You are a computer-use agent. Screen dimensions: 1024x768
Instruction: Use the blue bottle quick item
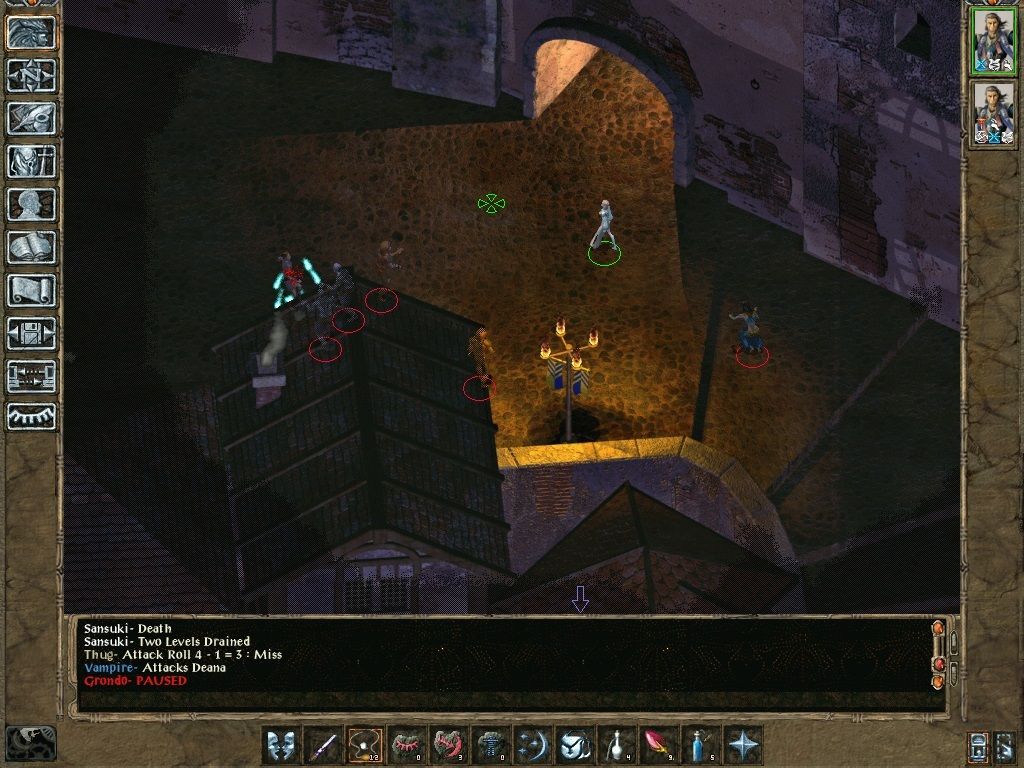700,746
